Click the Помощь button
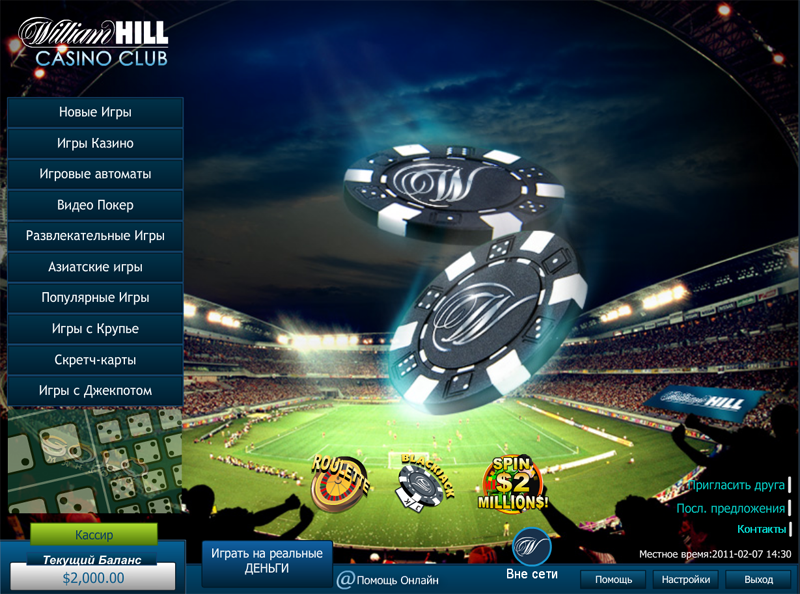The image size is (800, 594). (613, 579)
